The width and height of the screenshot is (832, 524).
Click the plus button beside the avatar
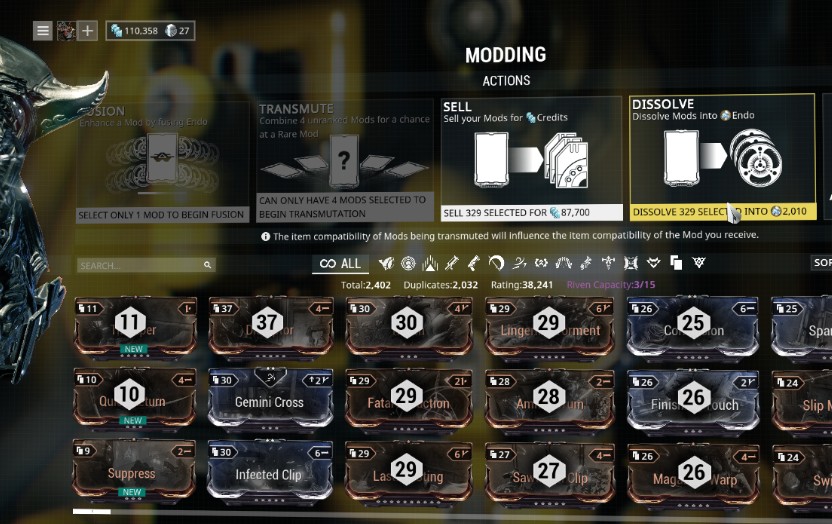coord(88,31)
